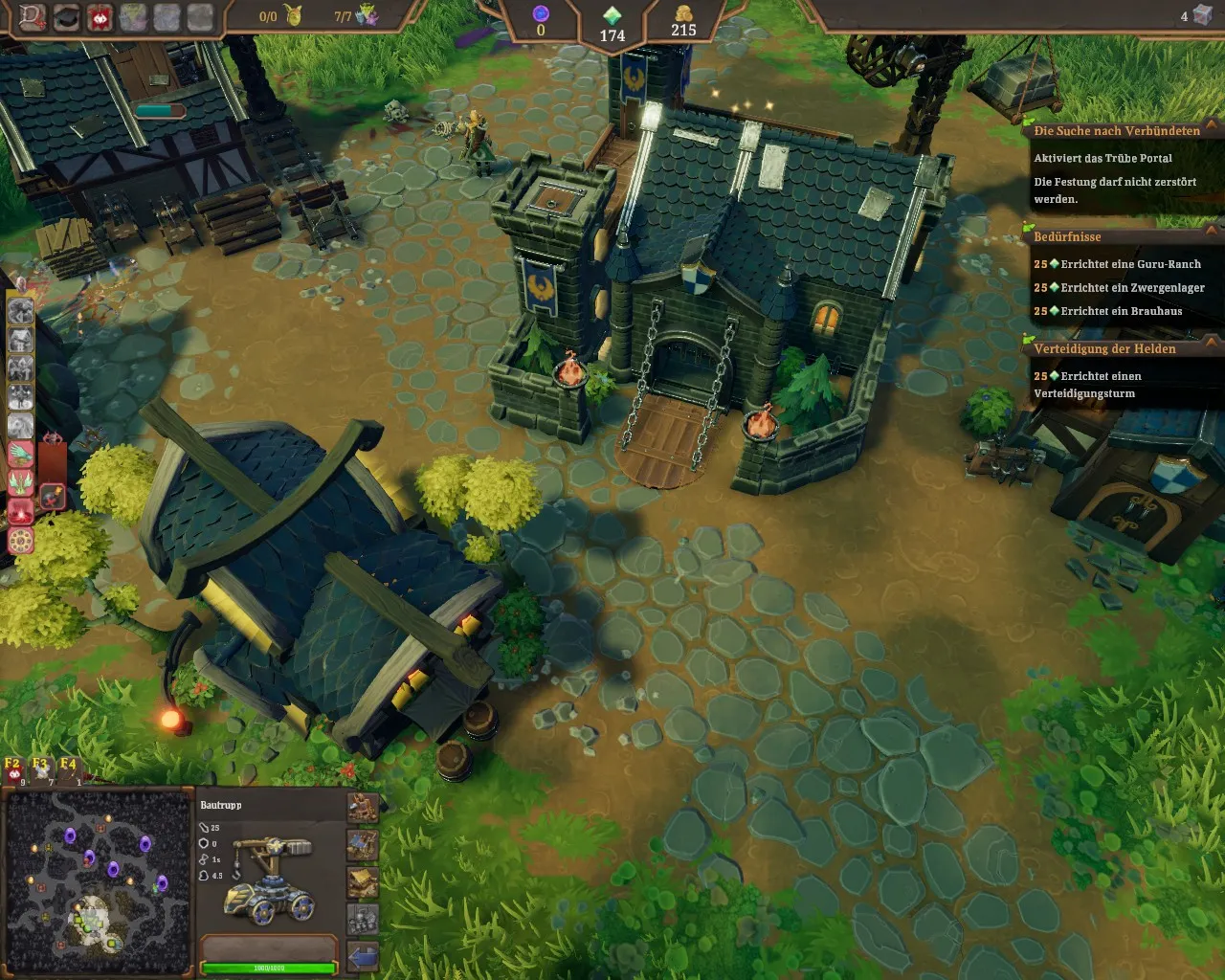Choose the blue-roofed building construction option
The height and width of the screenshot is (980, 1225).
tap(363, 845)
